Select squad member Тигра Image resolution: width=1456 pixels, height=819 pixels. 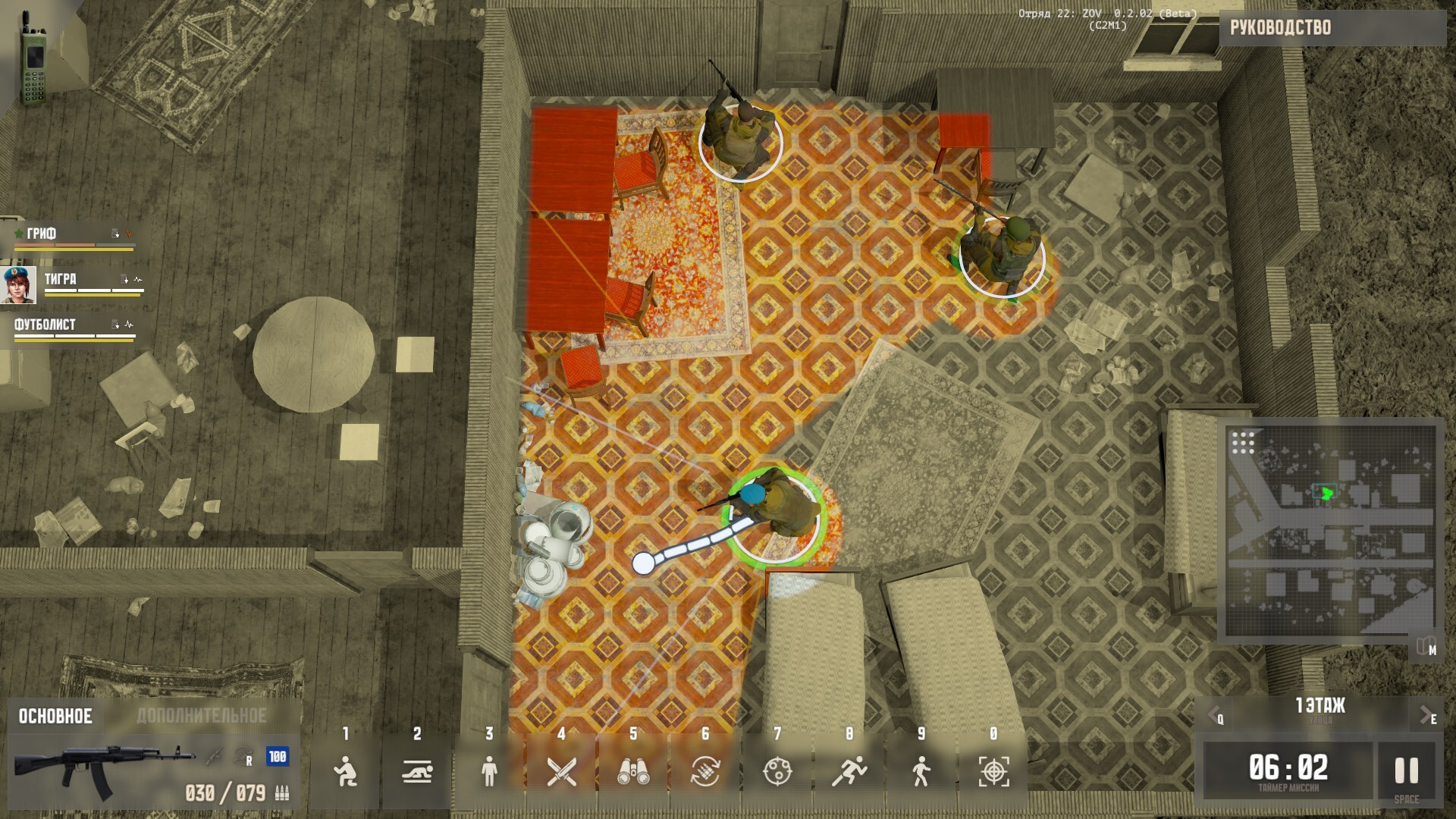tap(61, 279)
